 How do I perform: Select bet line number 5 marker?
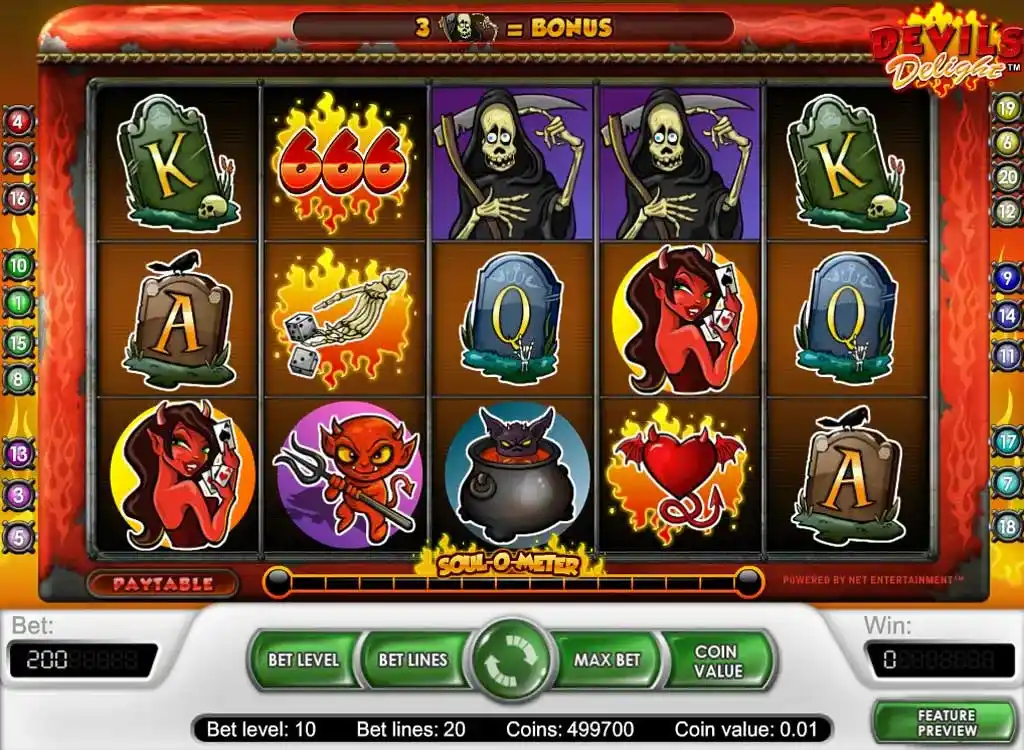click(x=19, y=538)
